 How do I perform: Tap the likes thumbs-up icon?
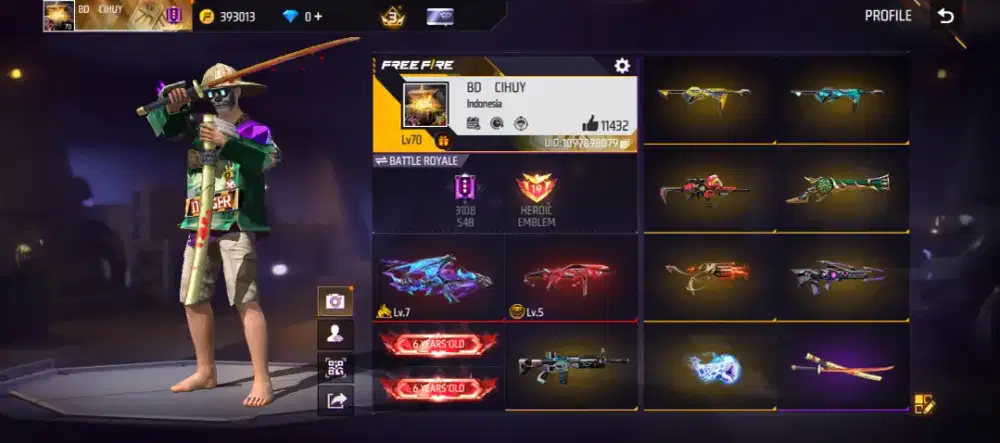[x=590, y=125]
